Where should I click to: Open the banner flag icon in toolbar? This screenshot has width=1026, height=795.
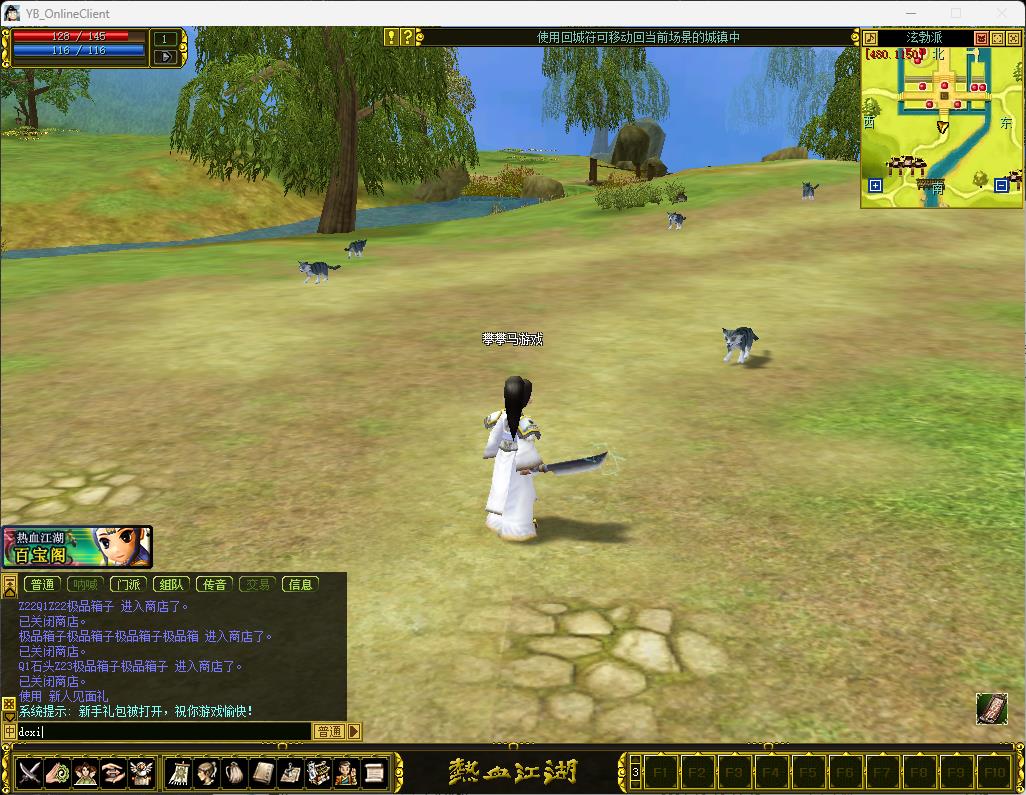(181, 772)
